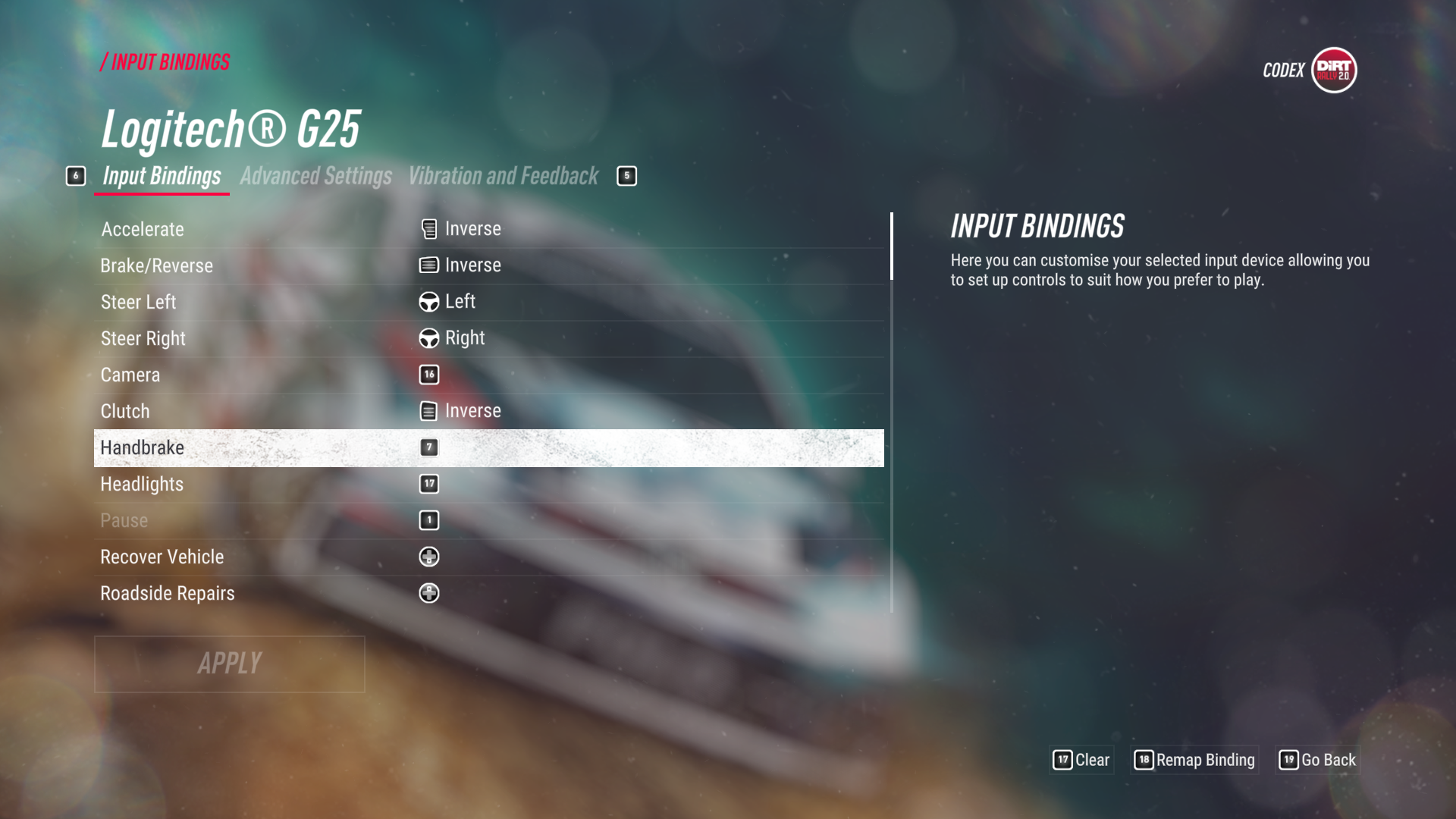Go Back to the previous menu

point(1318,760)
